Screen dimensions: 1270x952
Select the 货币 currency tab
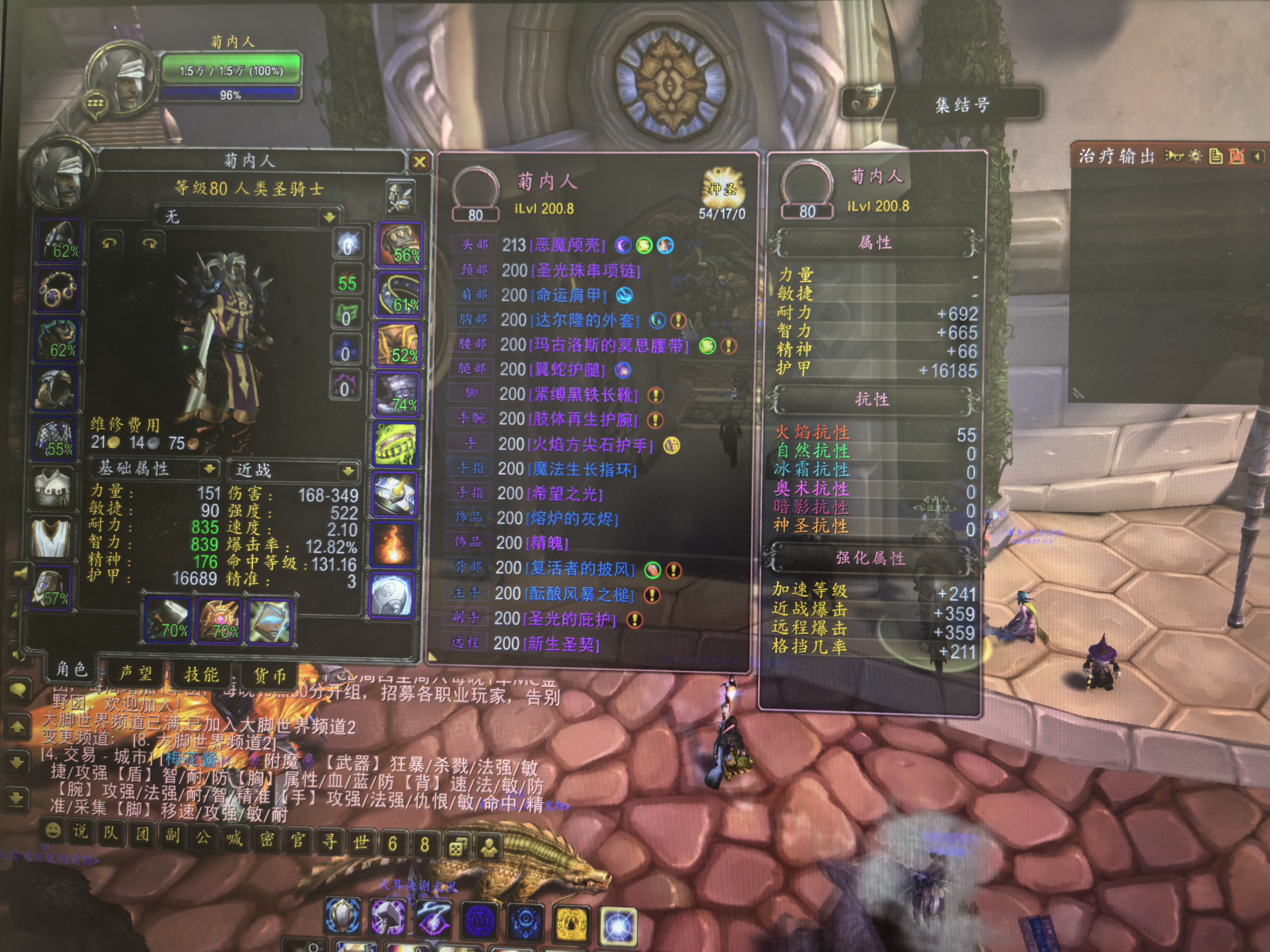[270, 675]
